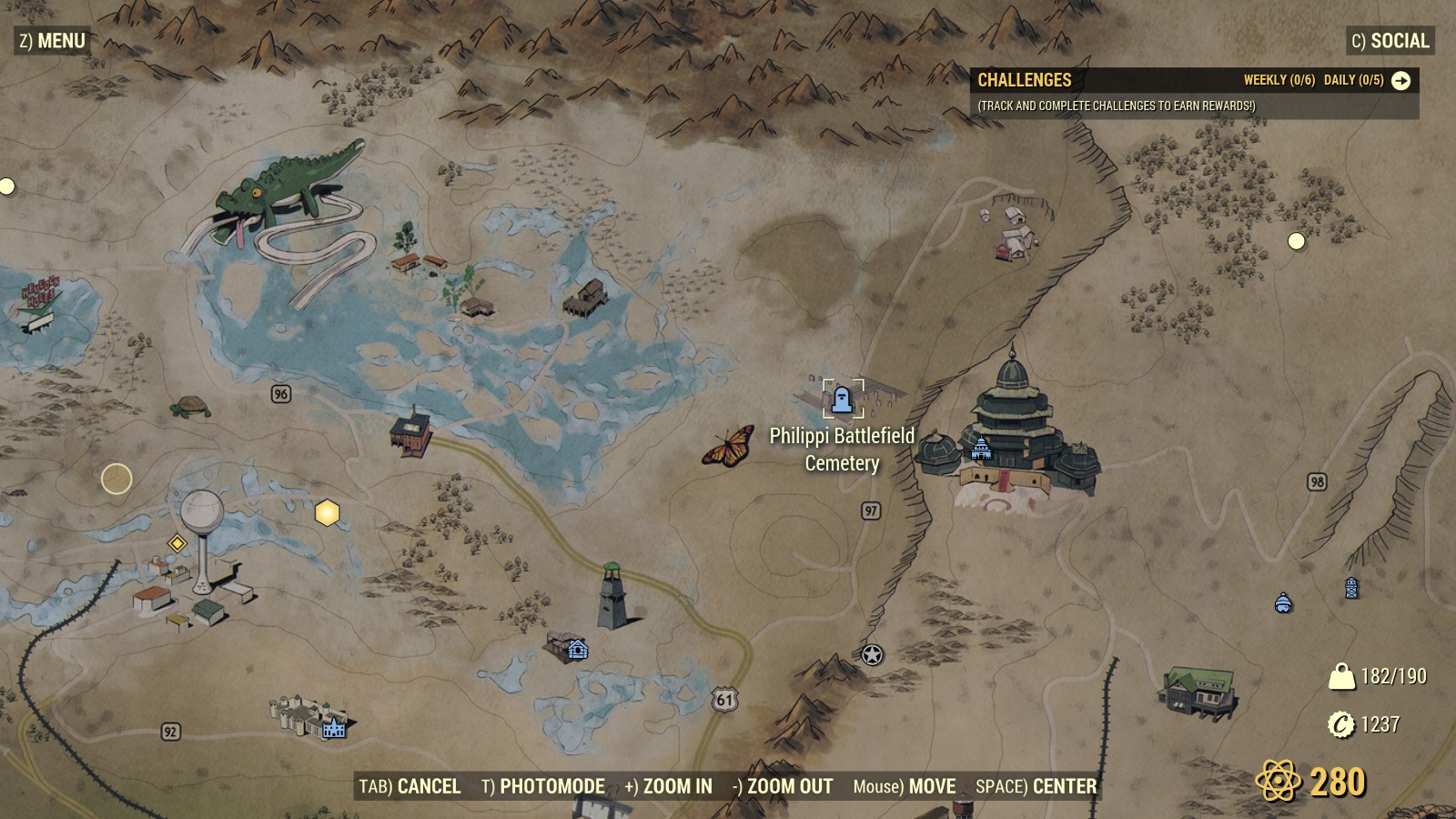Screen dimensions: 1456x819
Task: Select the workshop icon on the green pagoda building
Action: tap(983, 448)
